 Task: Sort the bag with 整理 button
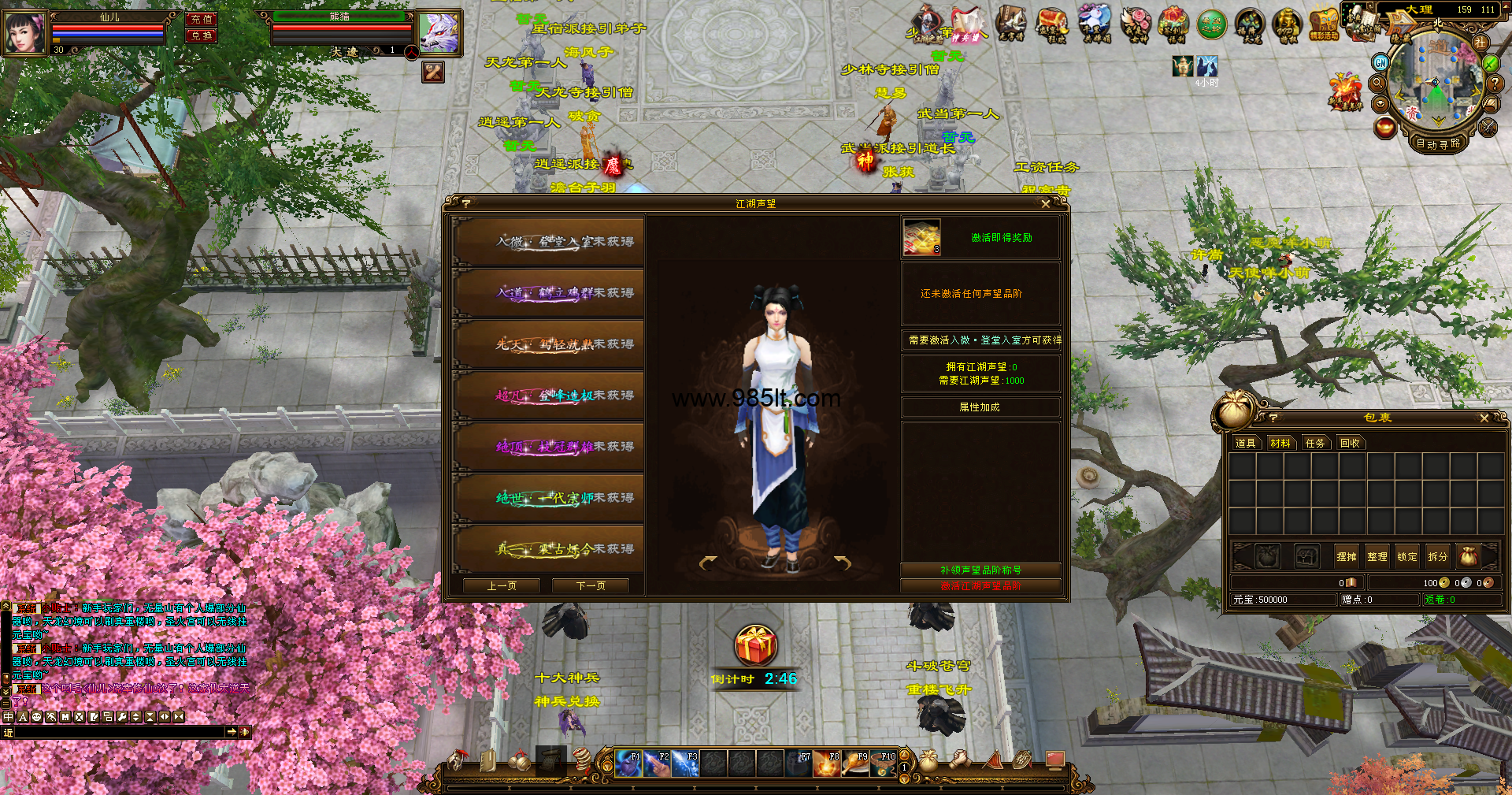1377,556
